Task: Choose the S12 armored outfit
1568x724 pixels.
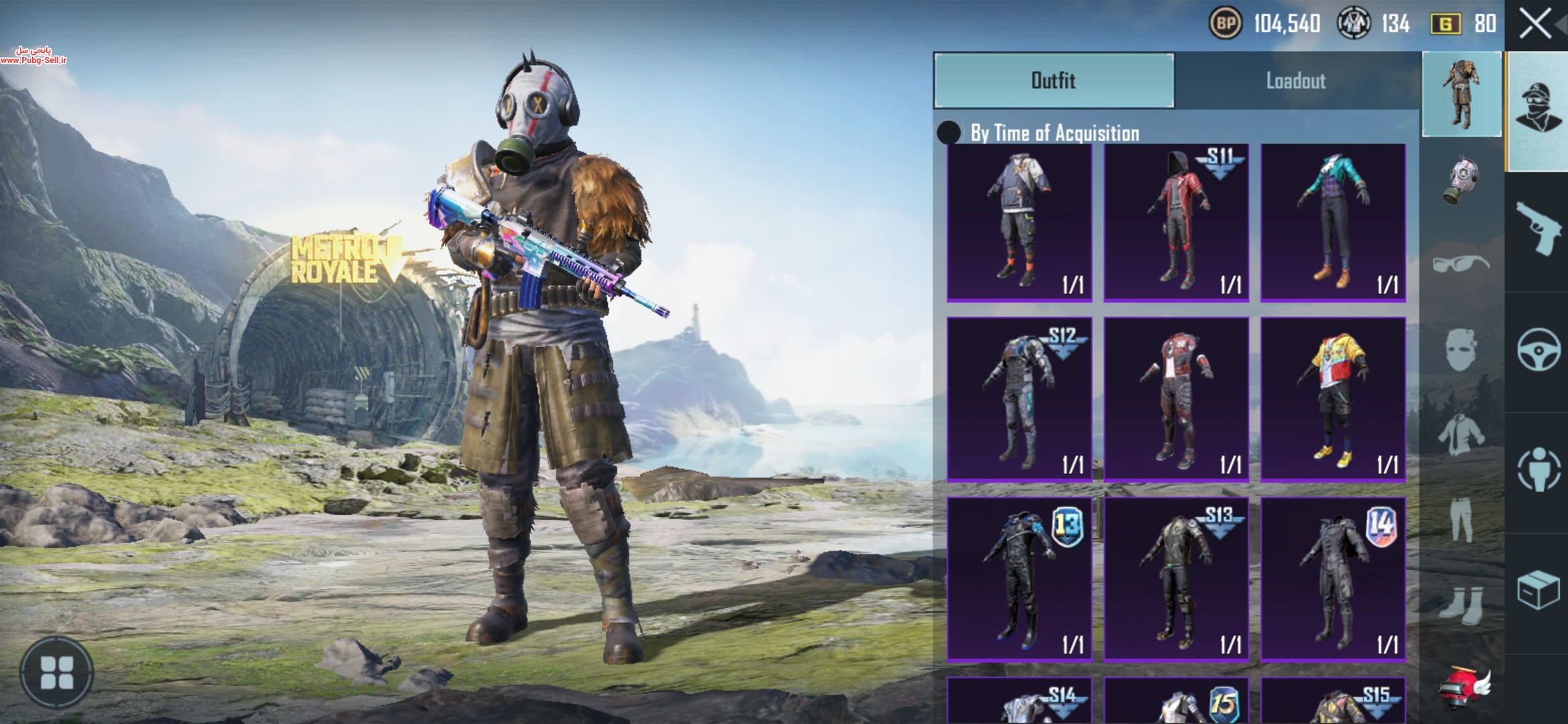Action: pyautogui.click(x=1019, y=400)
